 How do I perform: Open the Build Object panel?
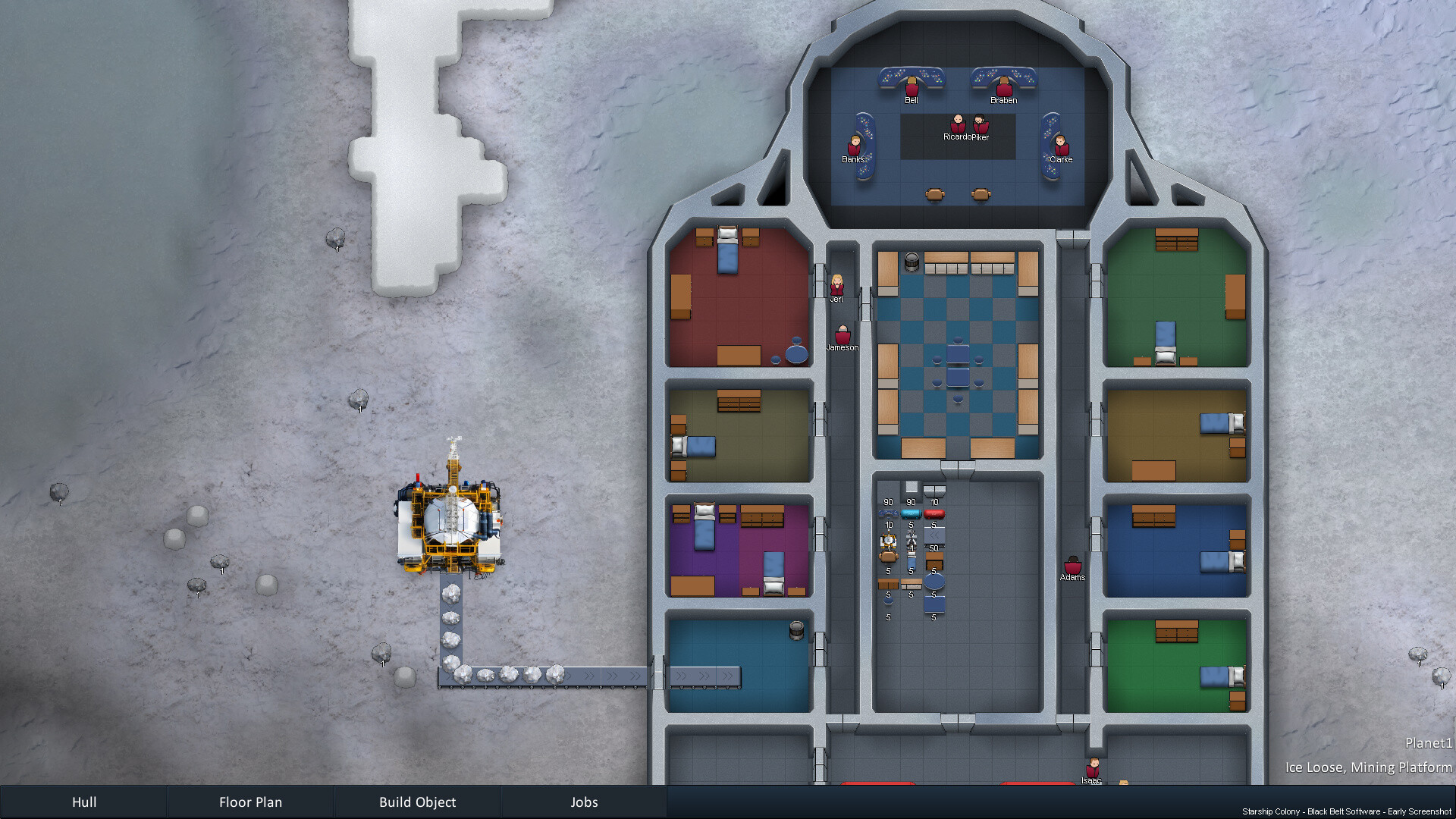(418, 802)
